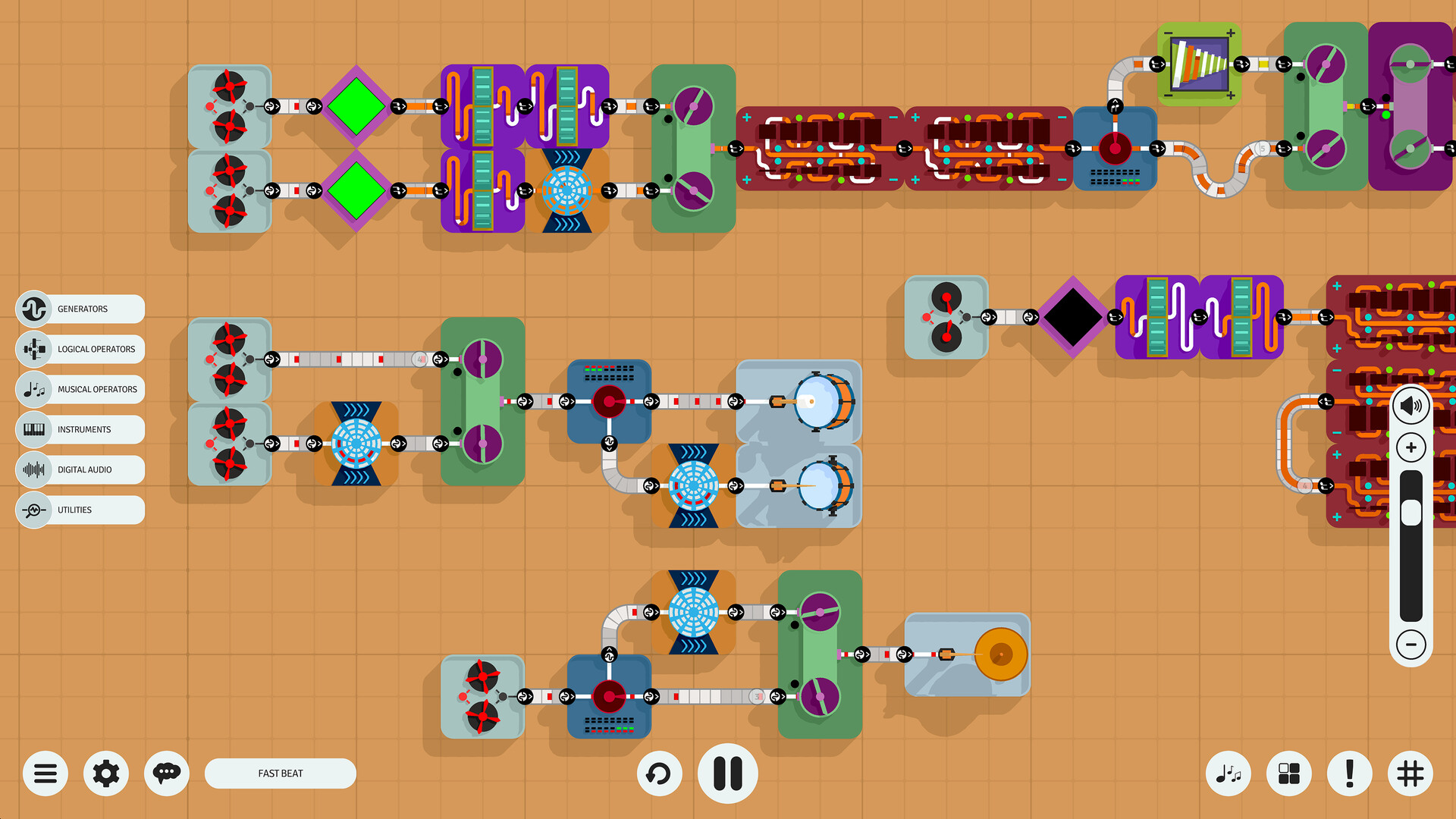Pause playback with the pause button
Image resolution: width=1456 pixels, height=819 pixels.
coord(727,773)
